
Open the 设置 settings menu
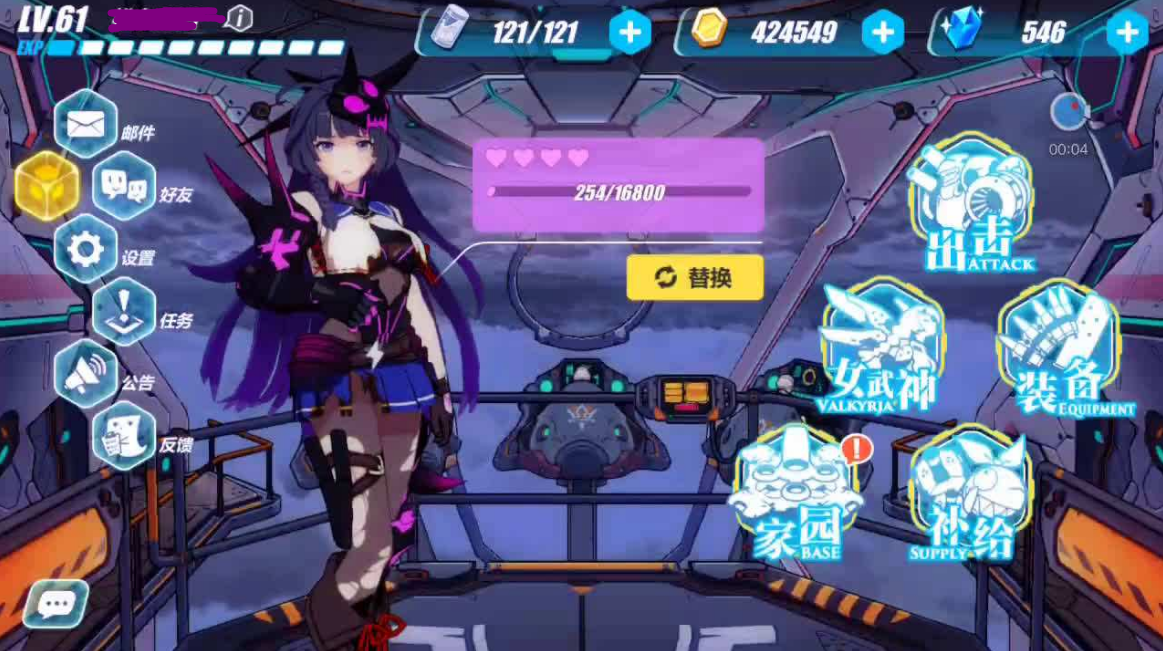click(x=86, y=250)
